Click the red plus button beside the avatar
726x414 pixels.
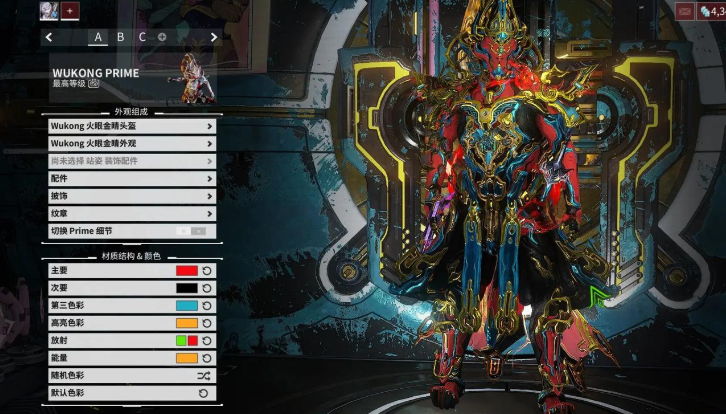click(x=70, y=11)
